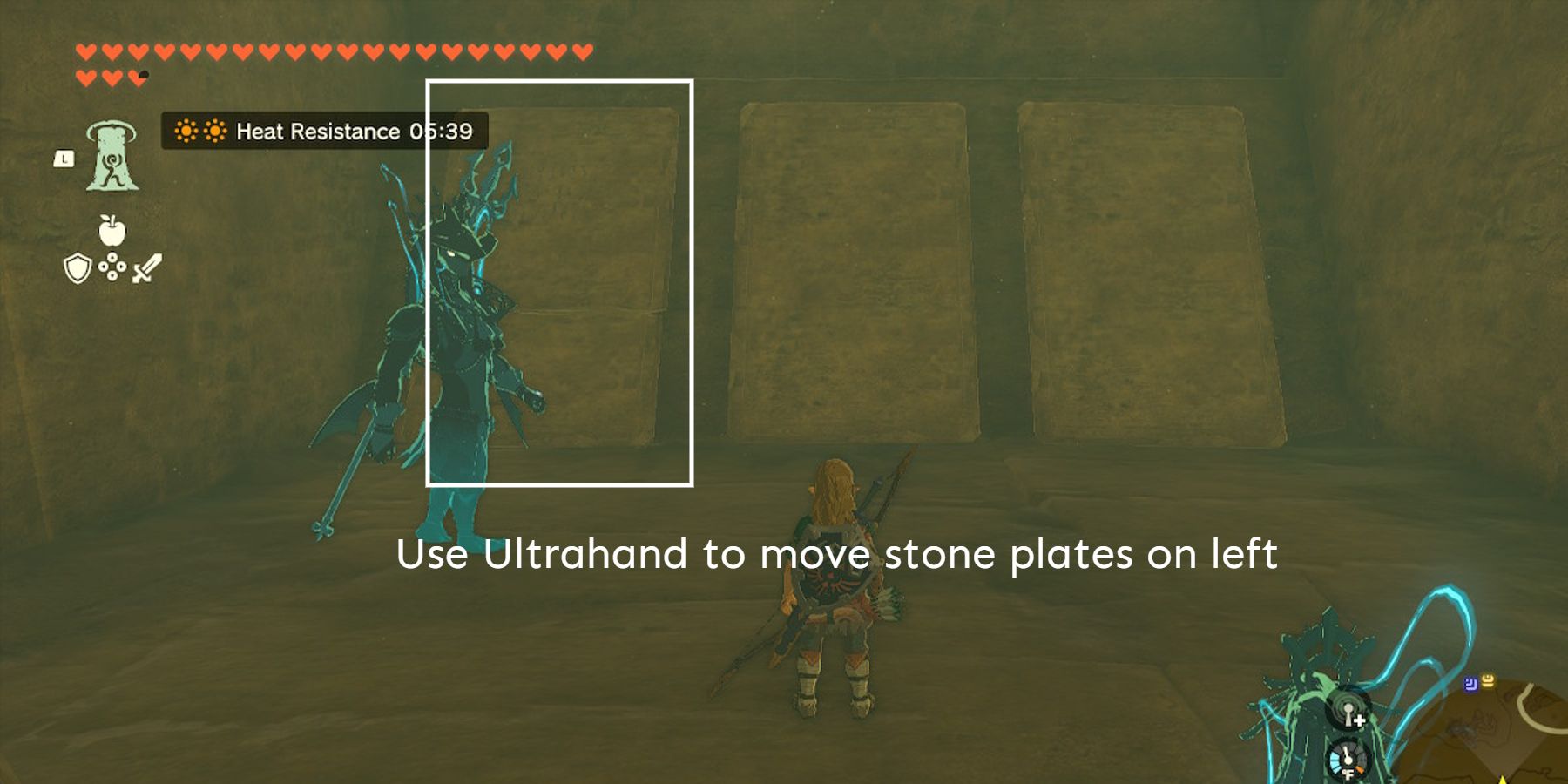The height and width of the screenshot is (784, 1568).
Task: Click the purple rune marker on the minimap
Action: pyautogui.click(x=1471, y=685)
